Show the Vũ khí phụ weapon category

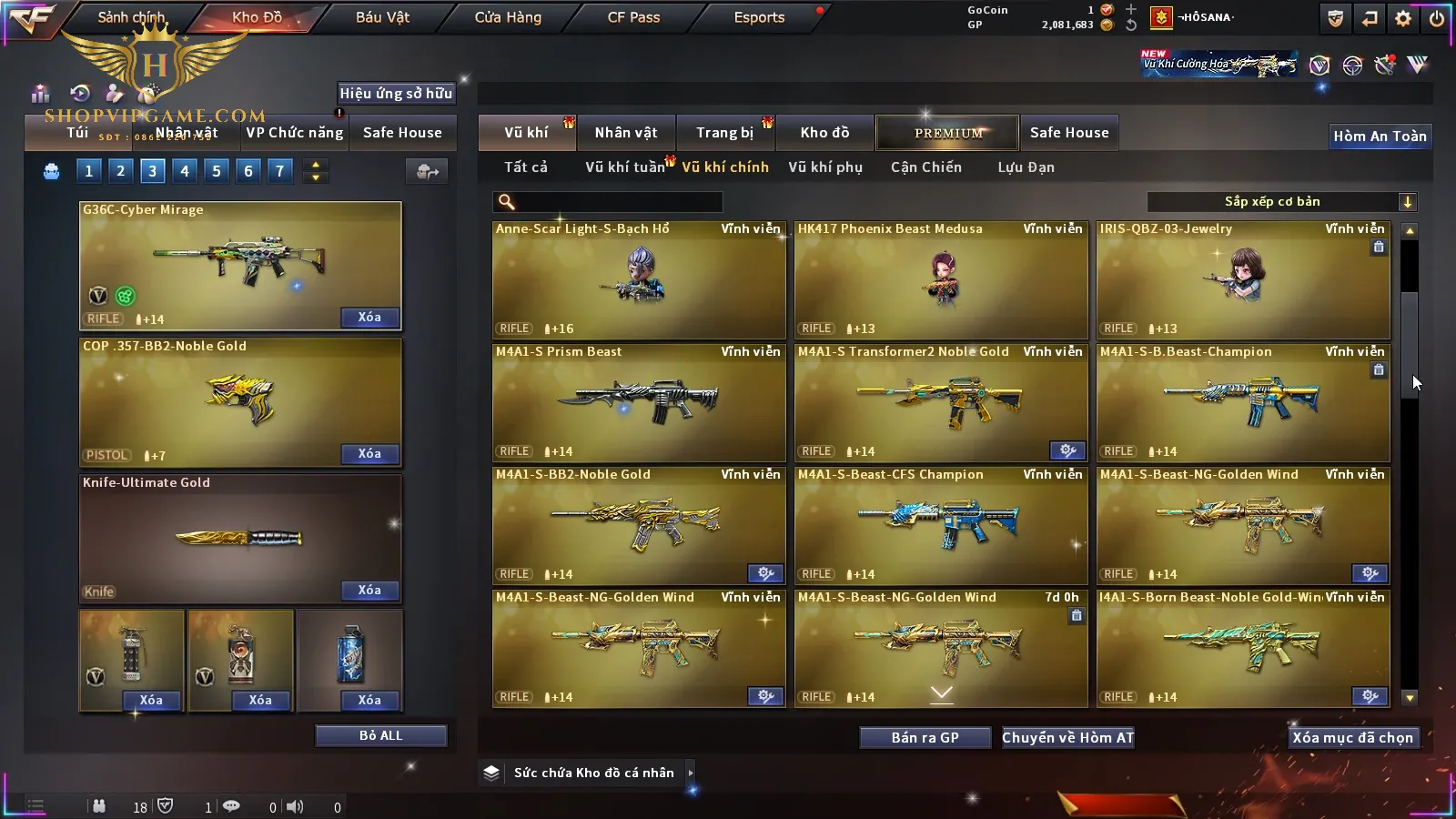click(825, 167)
